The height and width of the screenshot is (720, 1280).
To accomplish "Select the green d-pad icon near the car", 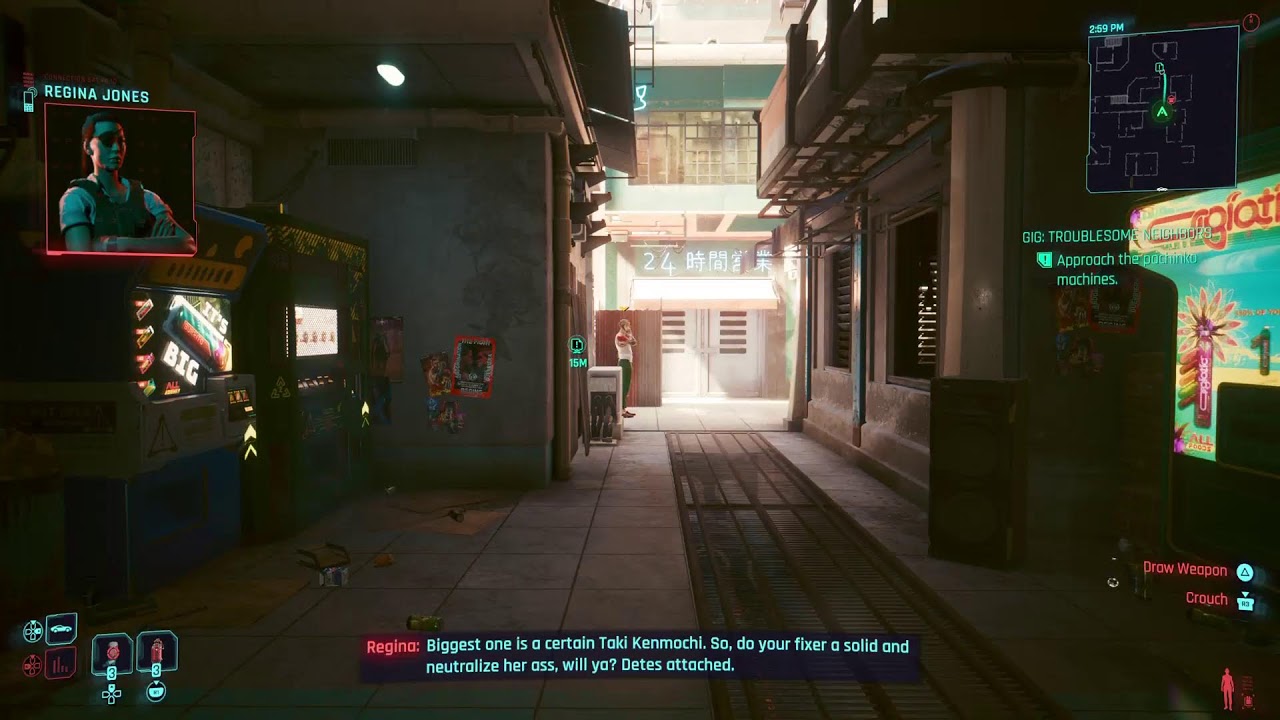I will [x=32, y=631].
